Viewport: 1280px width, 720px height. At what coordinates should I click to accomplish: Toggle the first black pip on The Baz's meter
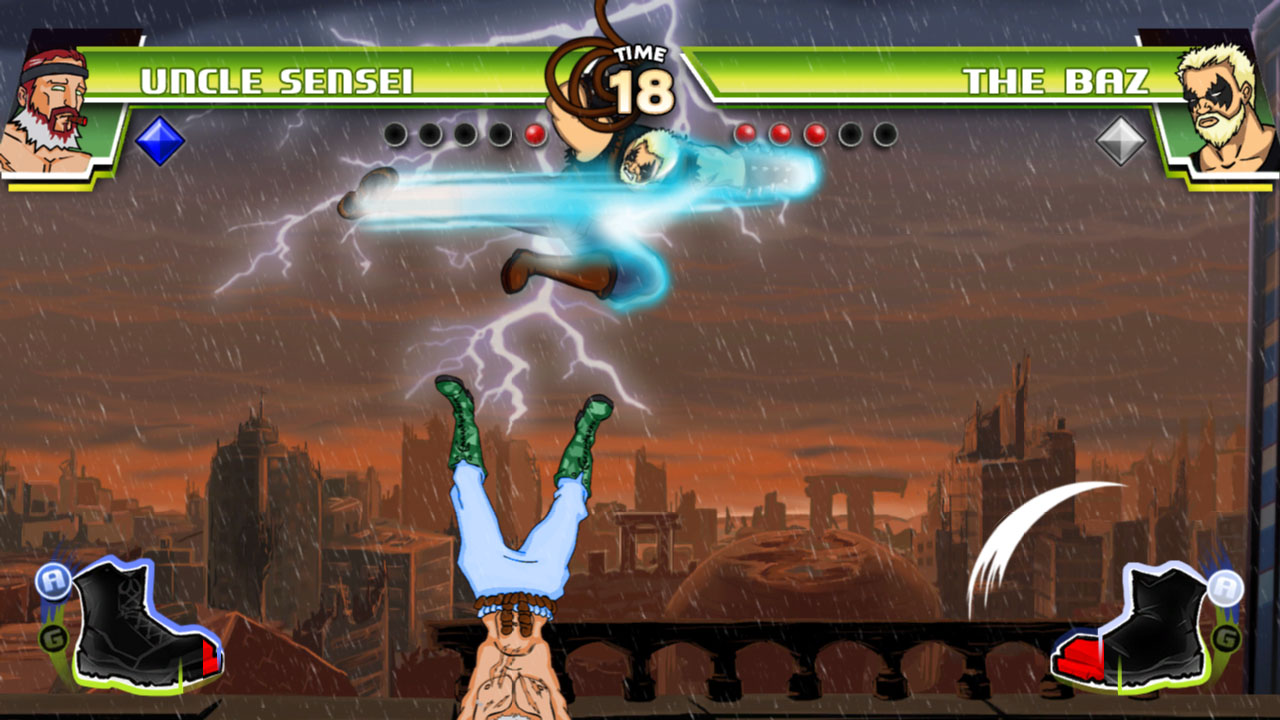[x=850, y=132]
